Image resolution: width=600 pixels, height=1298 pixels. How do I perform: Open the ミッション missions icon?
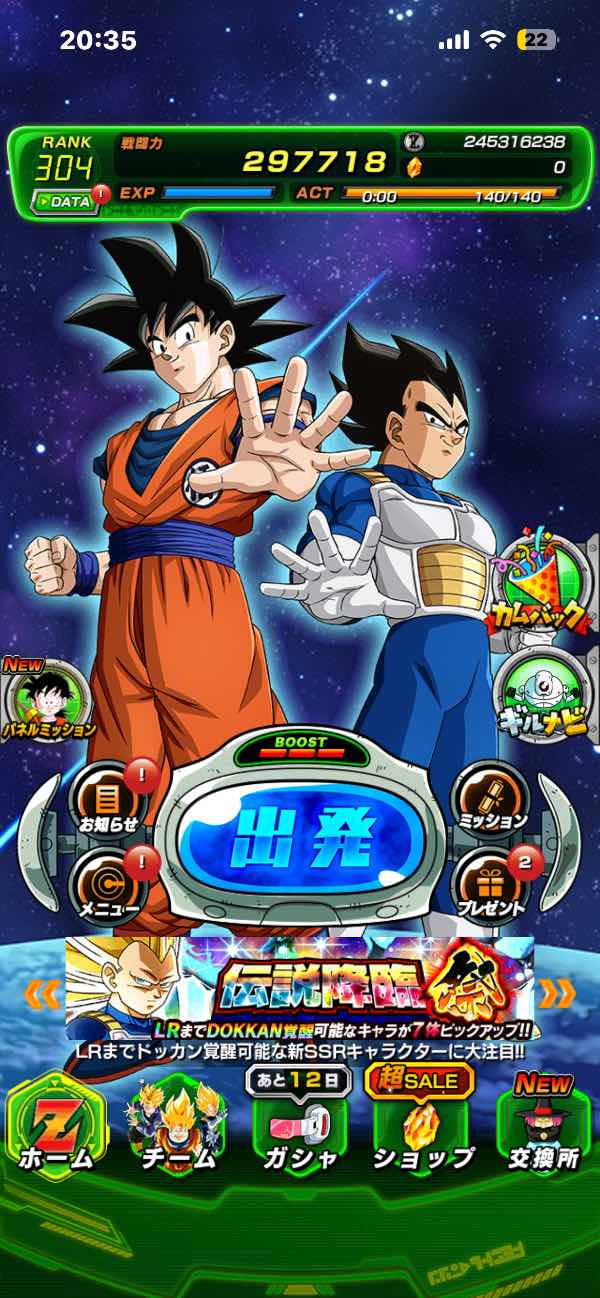click(490, 797)
